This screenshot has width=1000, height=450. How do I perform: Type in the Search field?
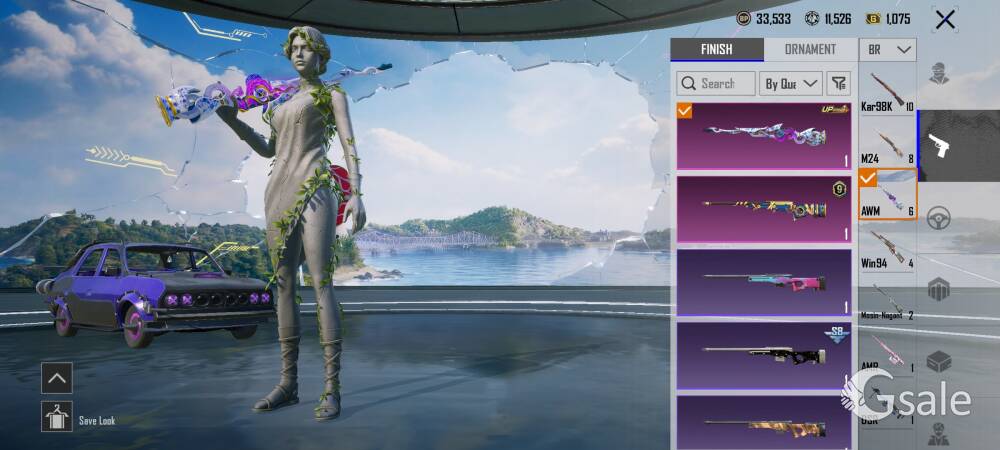coord(715,83)
